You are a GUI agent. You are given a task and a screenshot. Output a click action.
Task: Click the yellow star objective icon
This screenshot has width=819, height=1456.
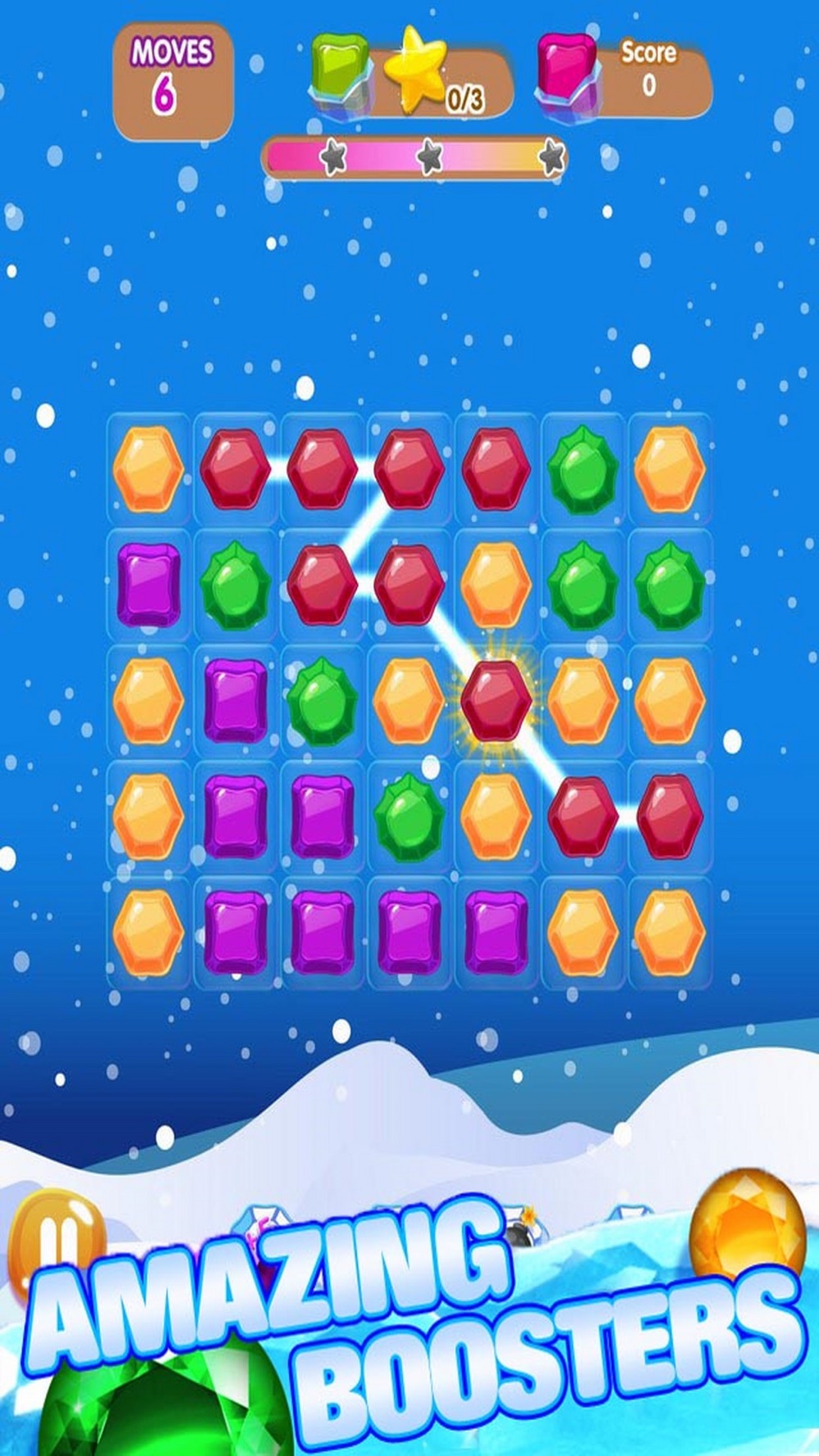tap(417, 68)
